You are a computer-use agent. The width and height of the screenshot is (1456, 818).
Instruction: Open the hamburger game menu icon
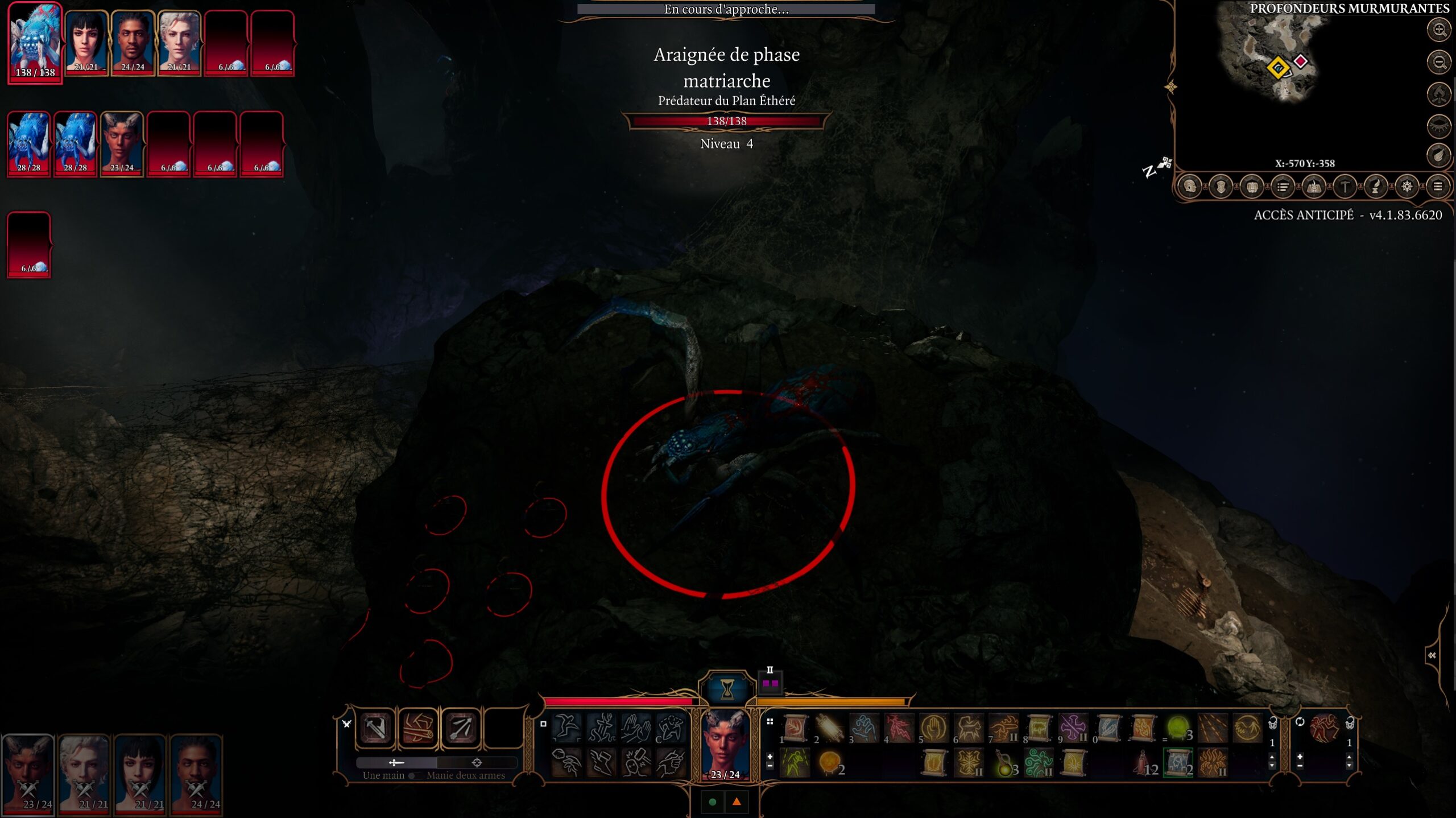click(1437, 187)
